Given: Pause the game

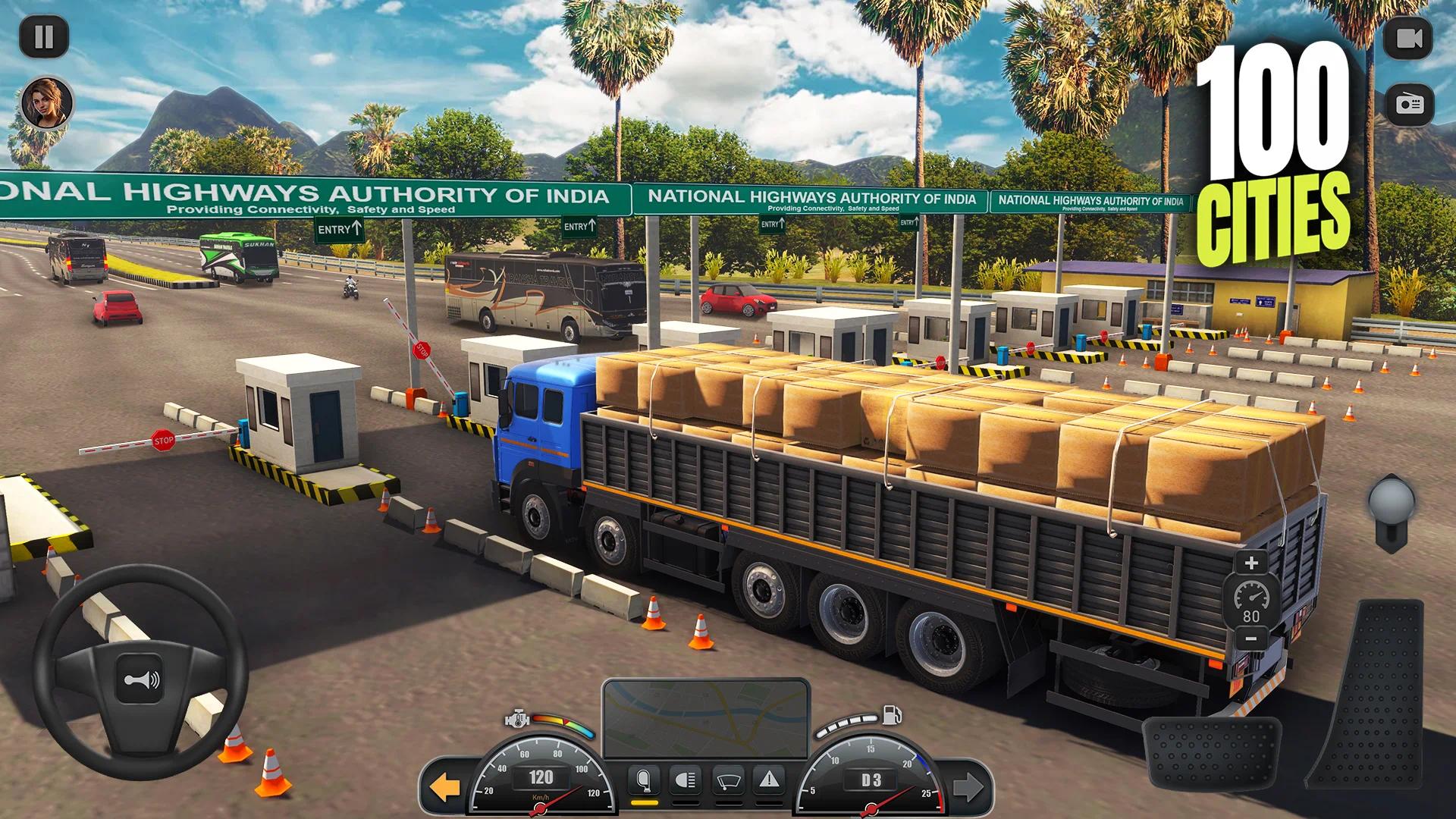Looking at the screenshot, I should tap(45, 36).
